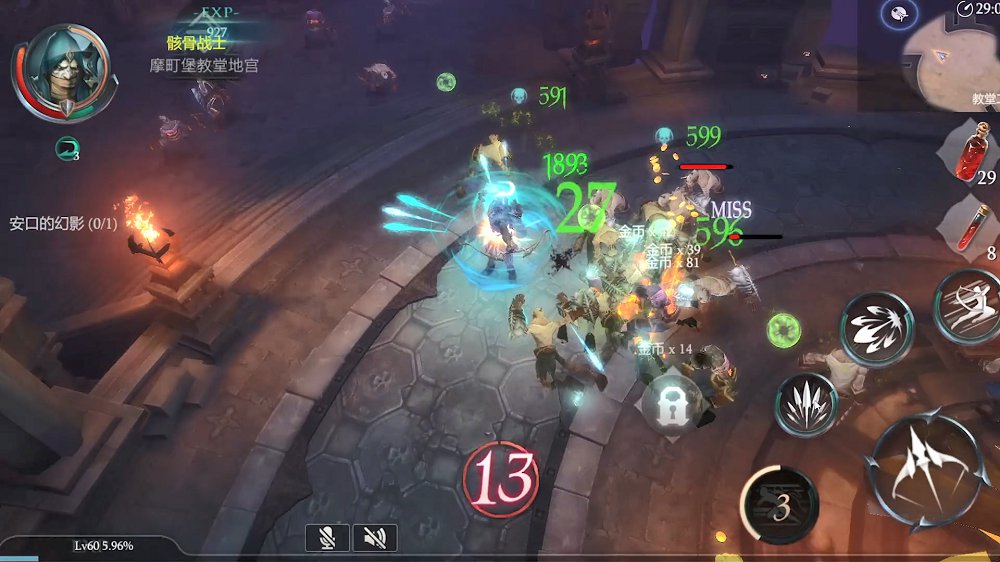Viewport: 1000px width, 562px height.
Task: Use the upward arrow burst skill
Action: point(806,405)
